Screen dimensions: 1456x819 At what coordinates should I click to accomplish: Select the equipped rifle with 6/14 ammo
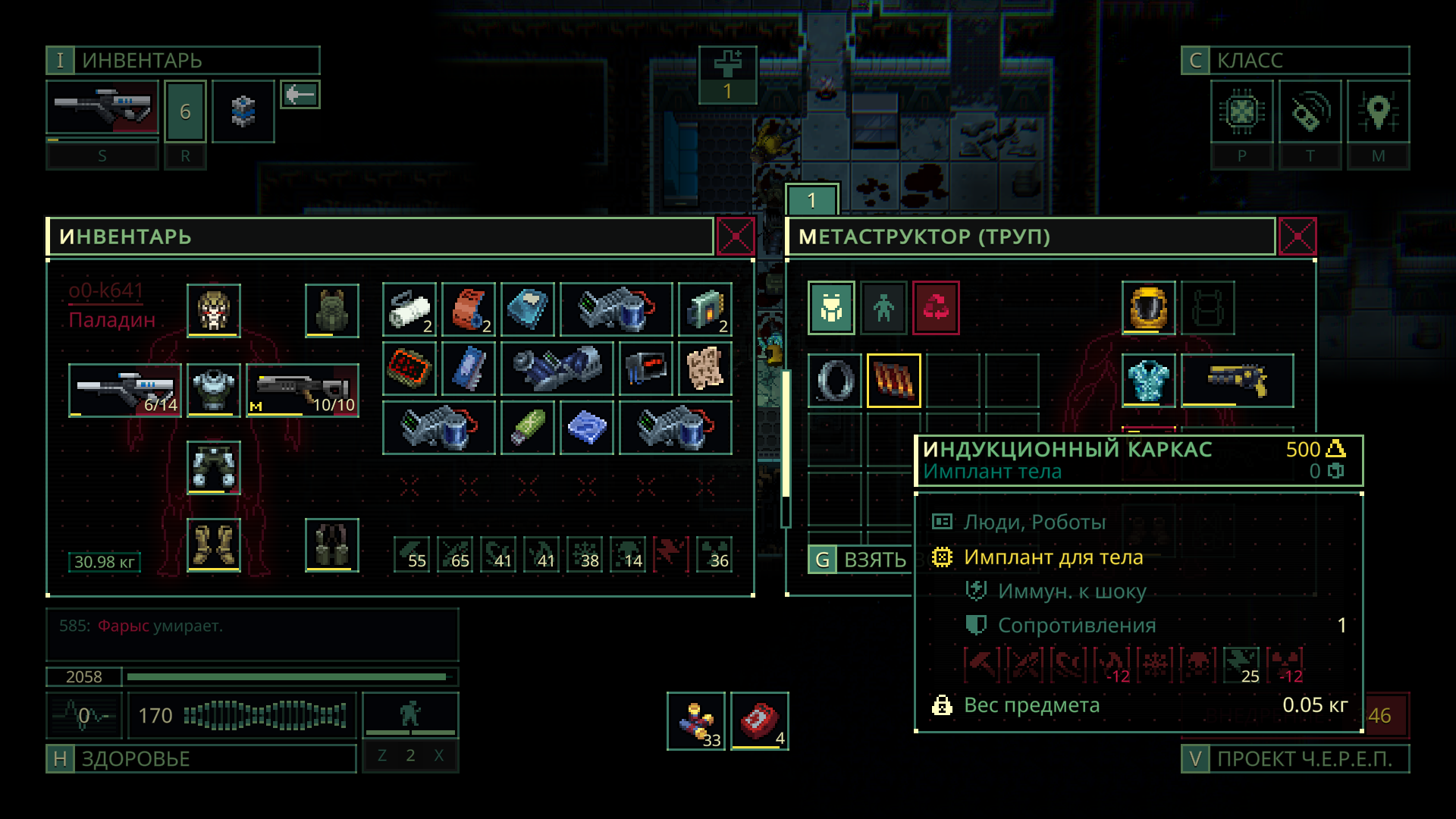pyautogui.click(x=124, y=390)
